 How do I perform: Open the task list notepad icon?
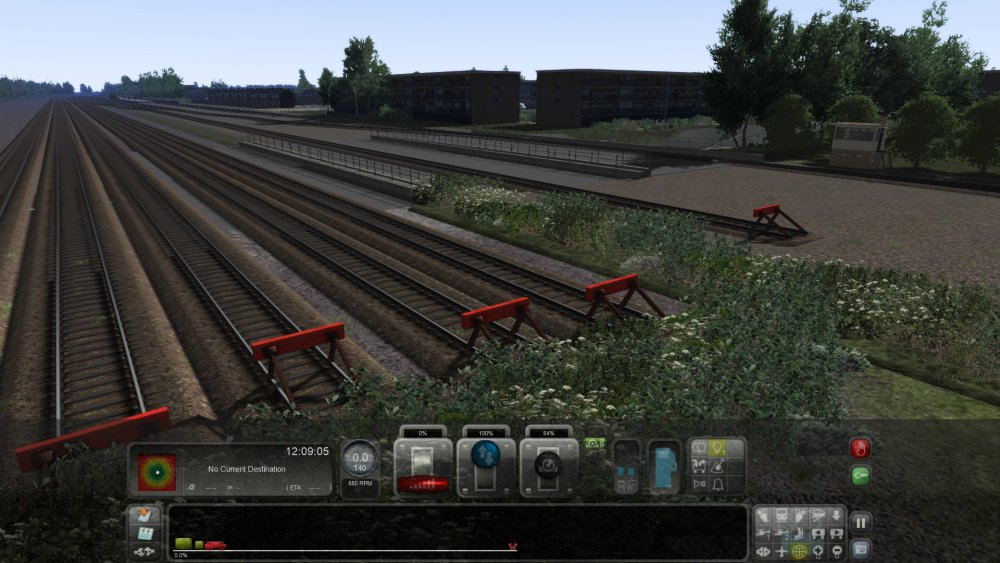pyautogui.click(x=143, y=516)
